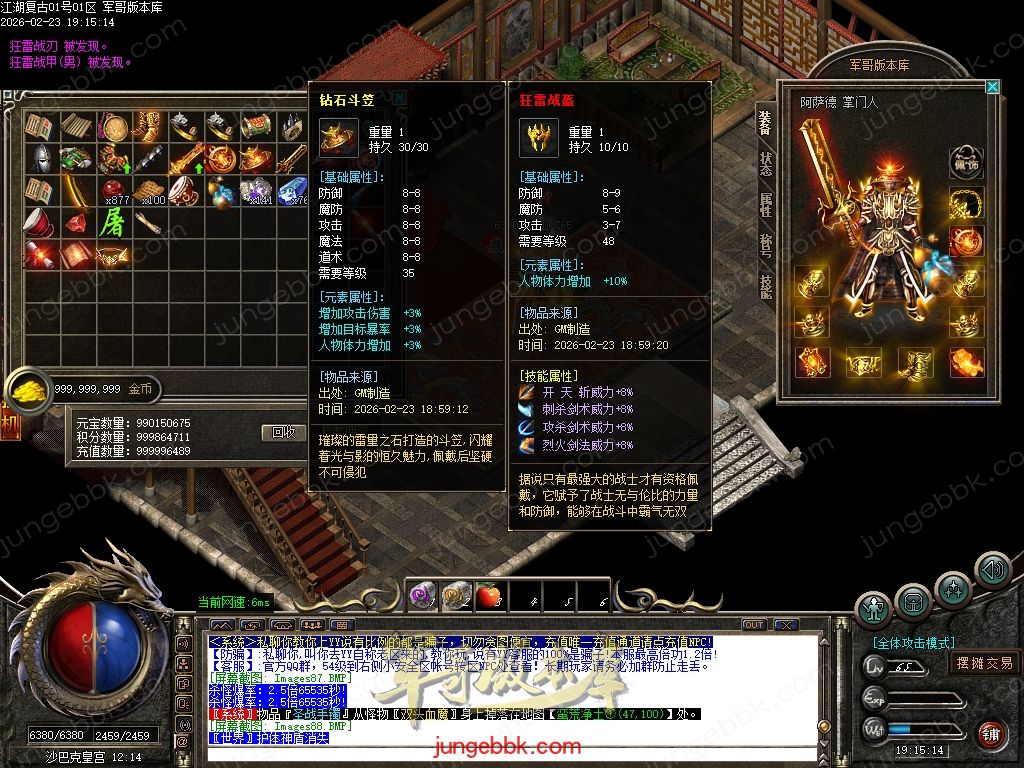Close the 钻石斗笠 item tooltip
Image resolution: width=1024 pixels, height=768 pixels.
(399, 98)
